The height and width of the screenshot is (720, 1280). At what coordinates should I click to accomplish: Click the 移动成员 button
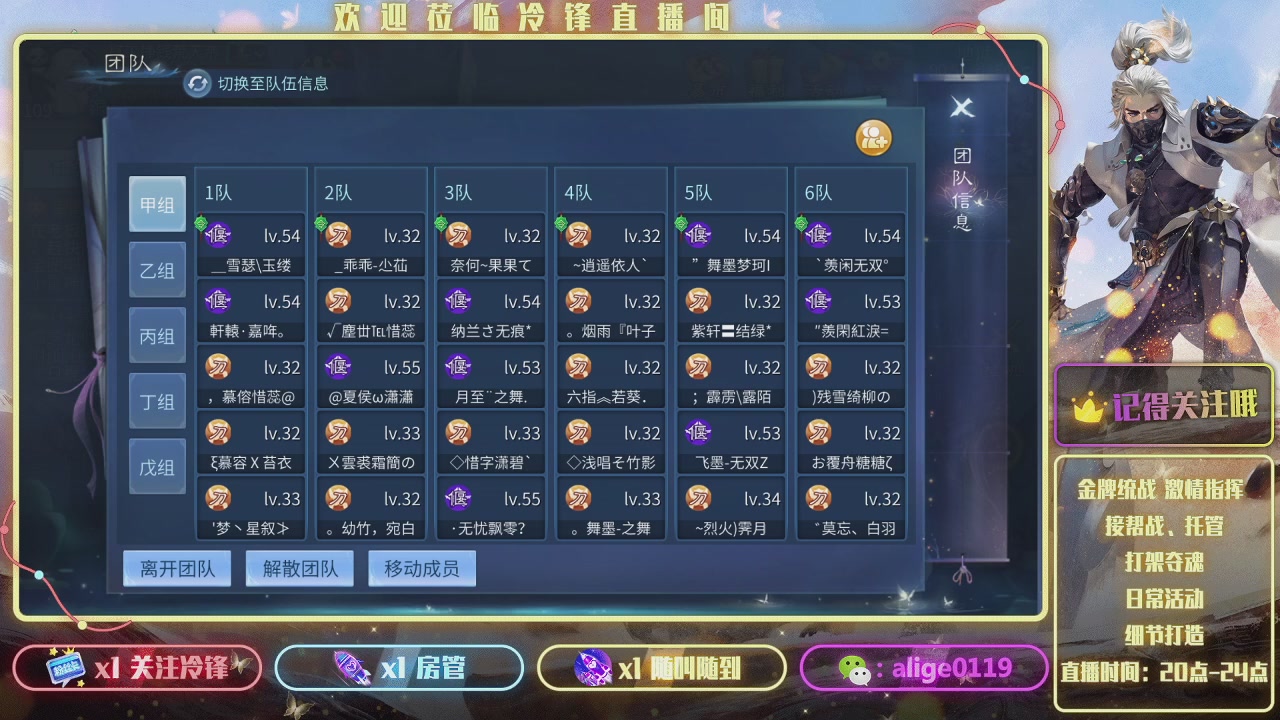pyautogui.click(x=421, y=567)
